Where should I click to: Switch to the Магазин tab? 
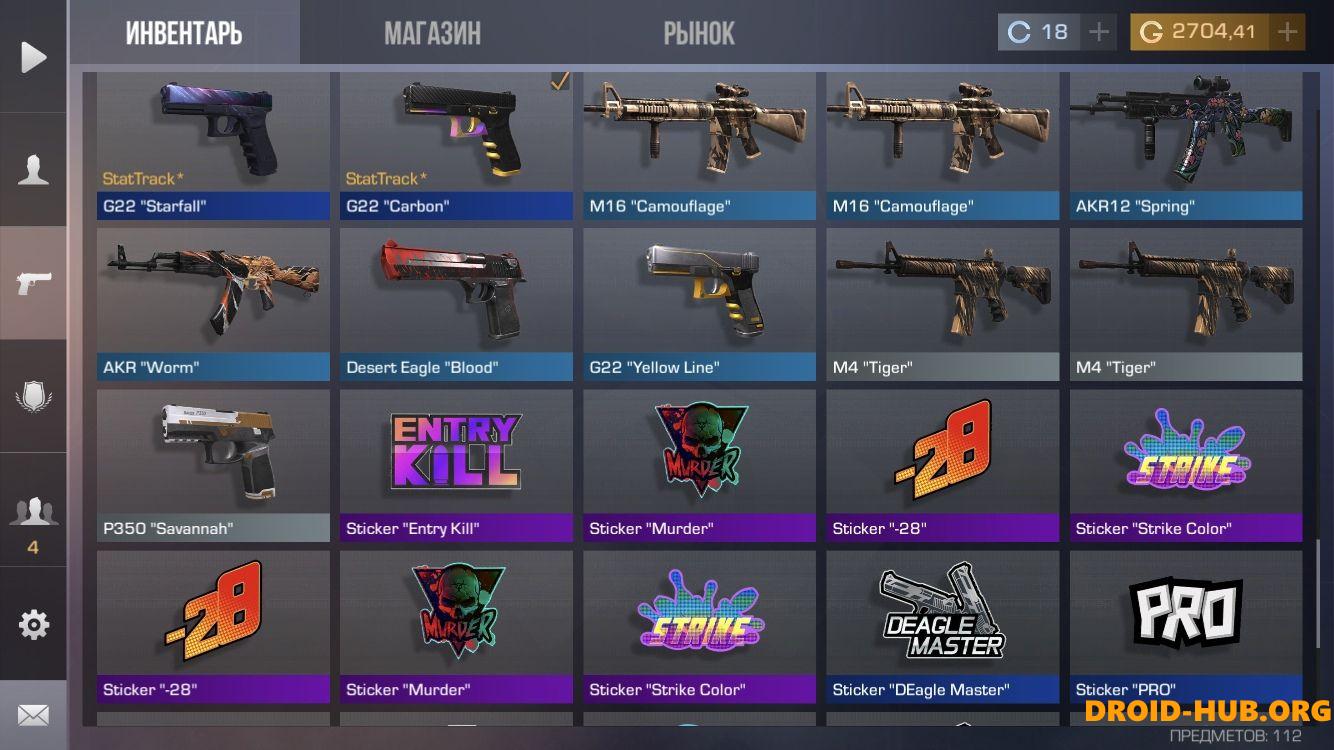432,33
